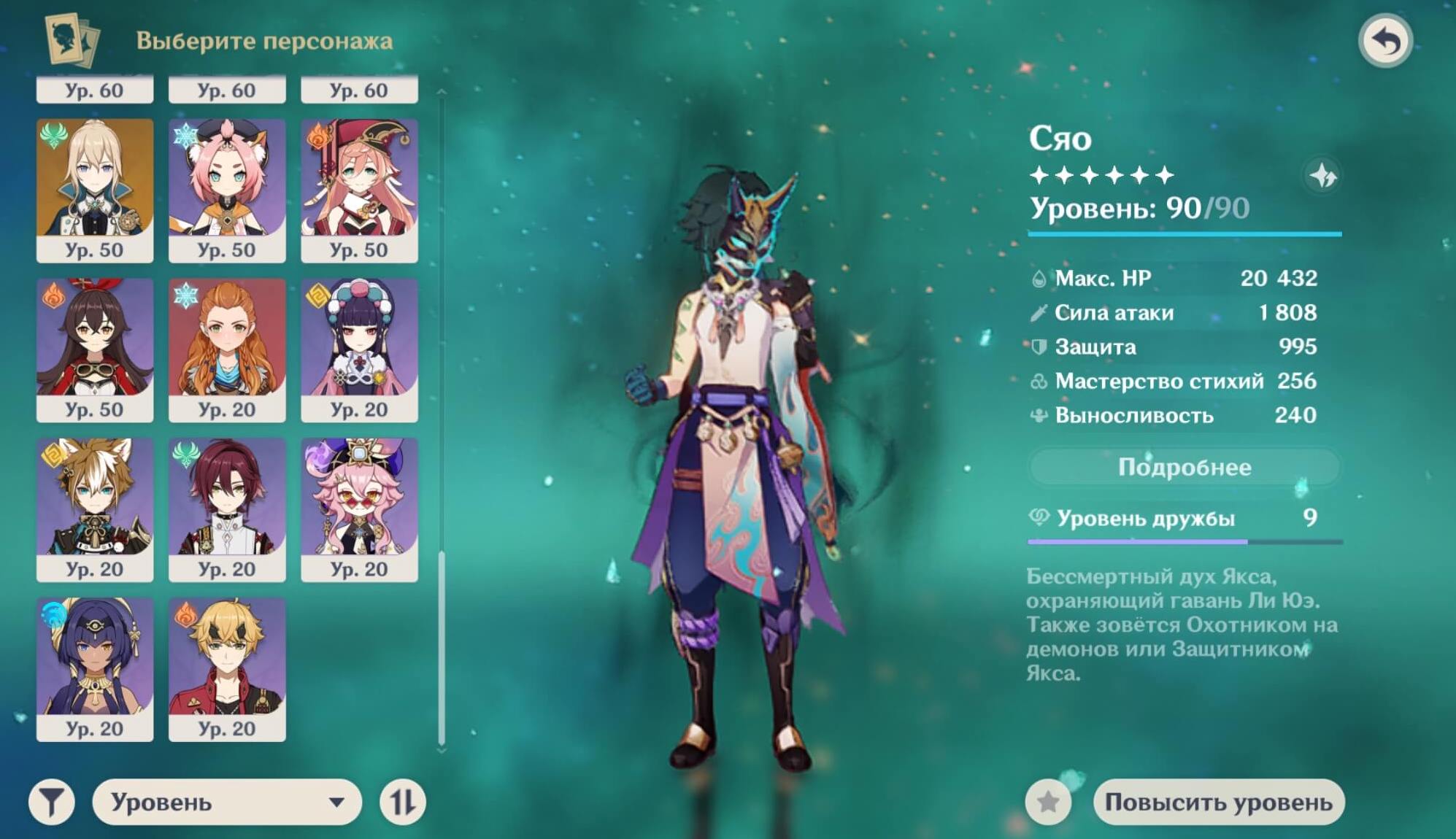Screen dimensions: 1456x839
Task: Choose Diona, the pink-haired Cryo character
Action: [x=227, y=190]
